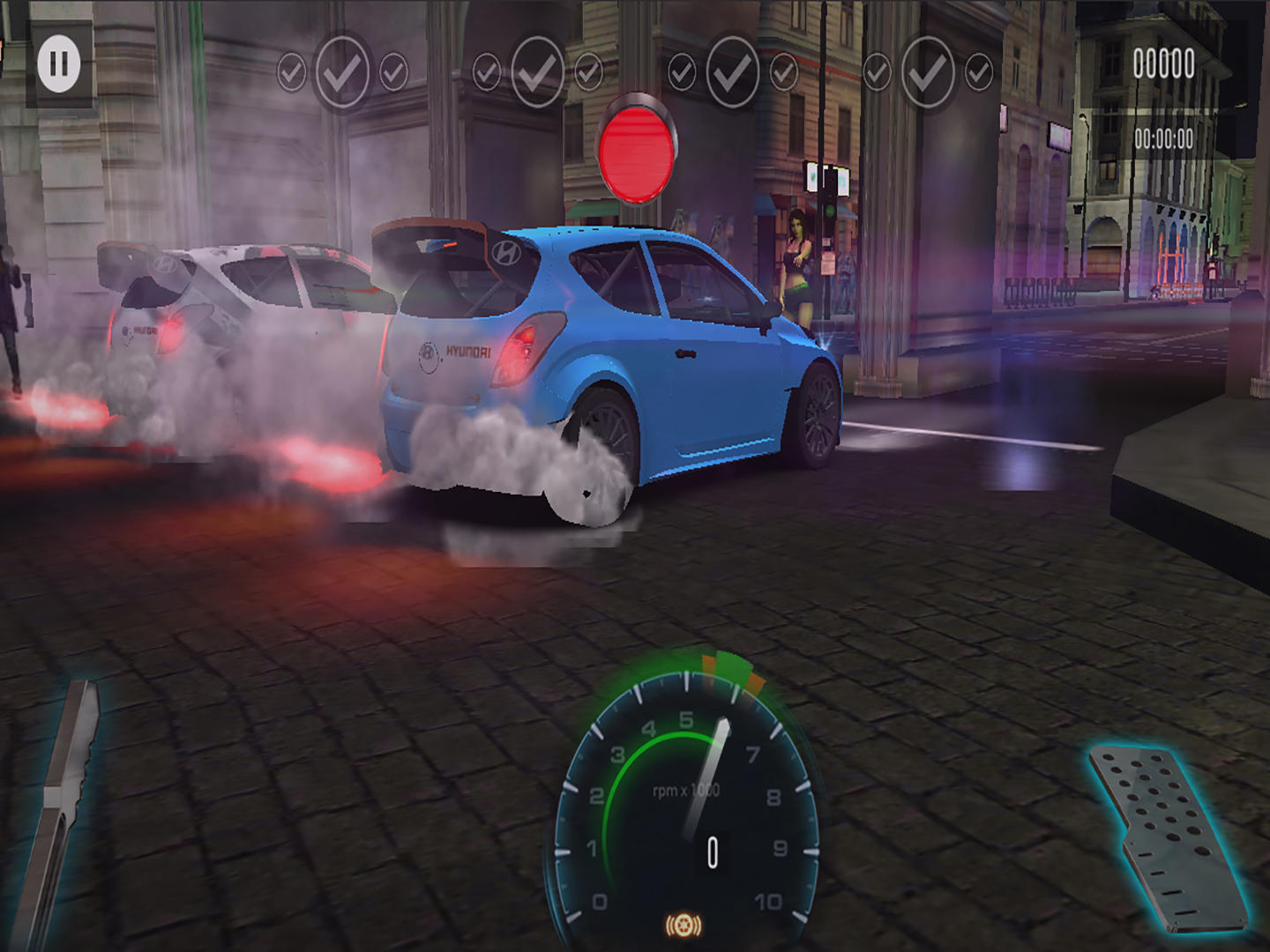Pause the race
Screen dimensions: 1270x952
[58, 63]
